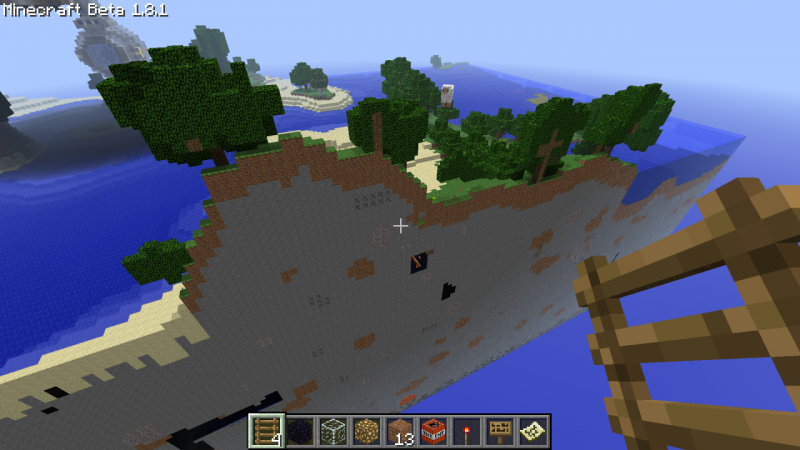Select the dirt block stack
The image size is (800, 450).
coord(400,431)
